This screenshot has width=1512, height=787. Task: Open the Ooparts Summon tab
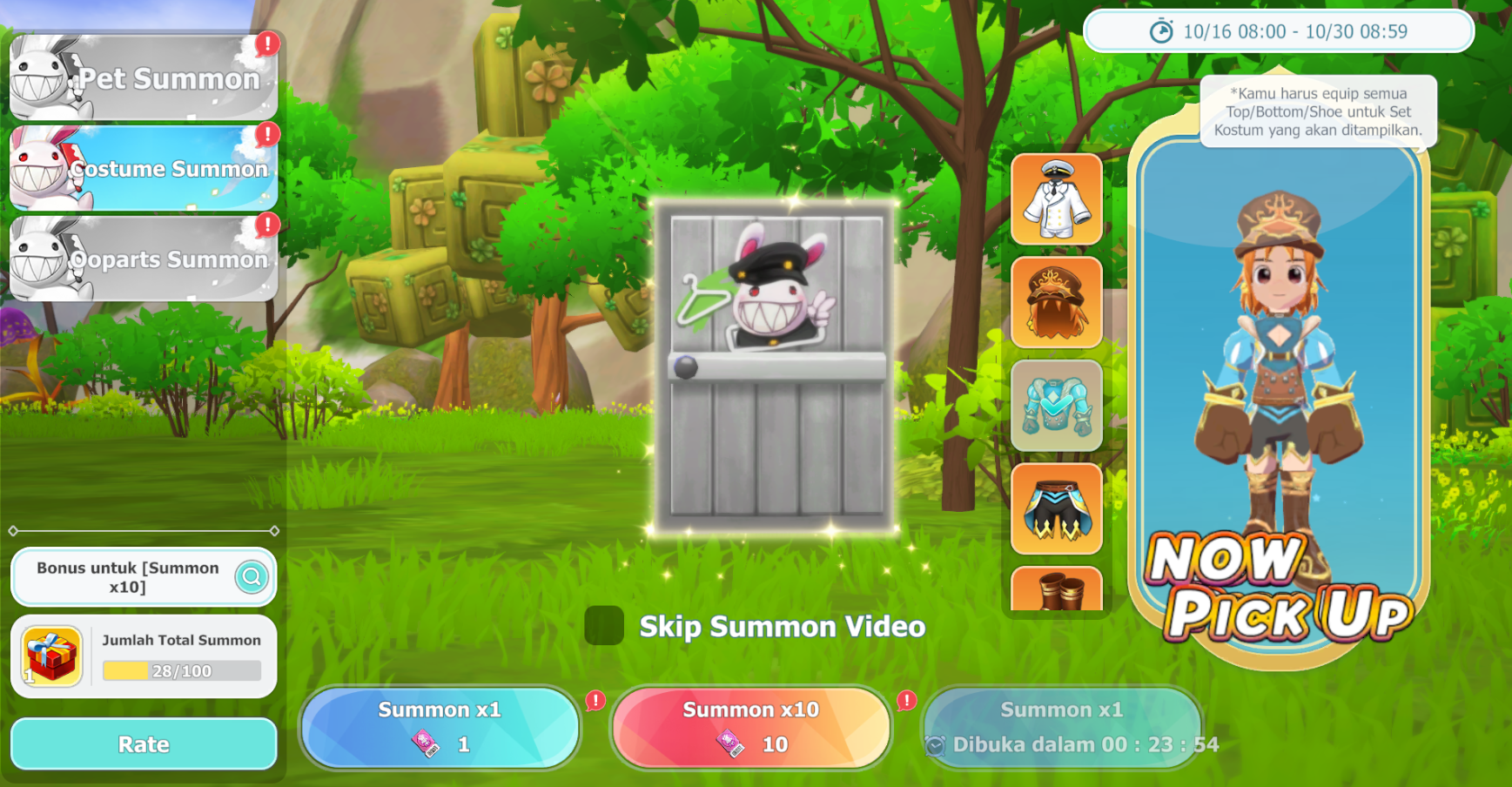click(144, 259)
